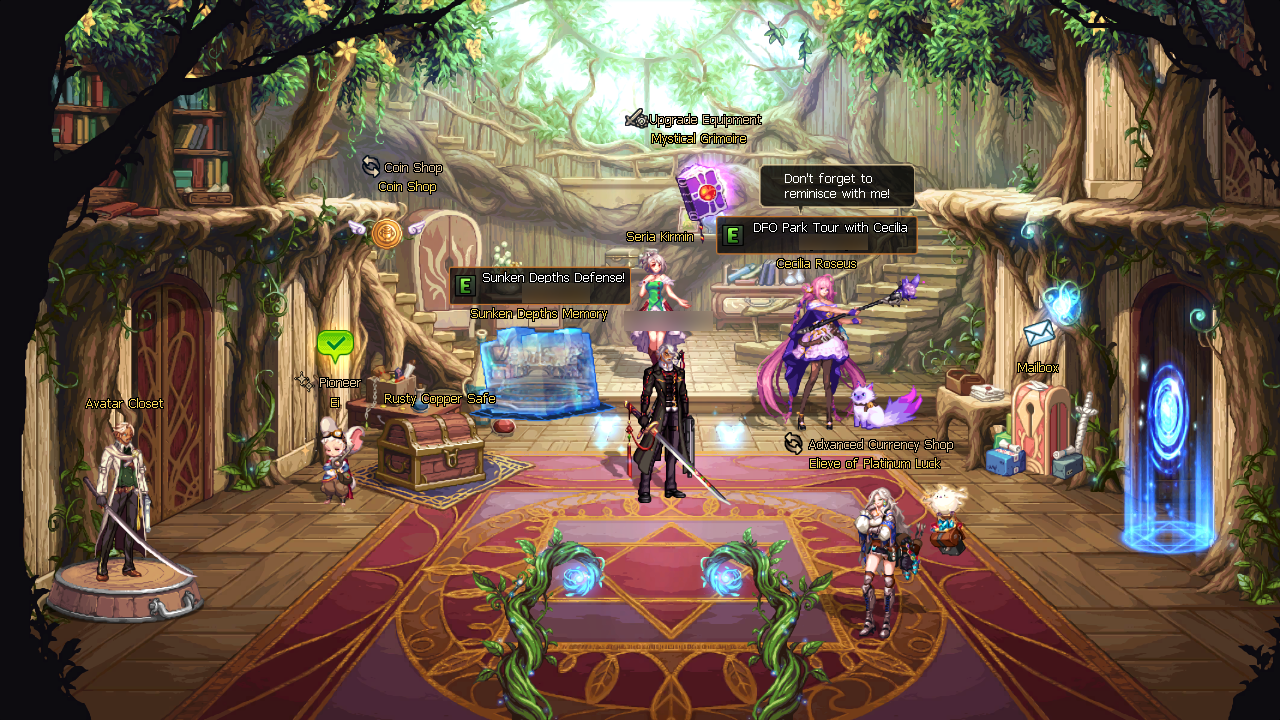Open the Mystical Grimoire upgrade book icon

coord(703,189)
